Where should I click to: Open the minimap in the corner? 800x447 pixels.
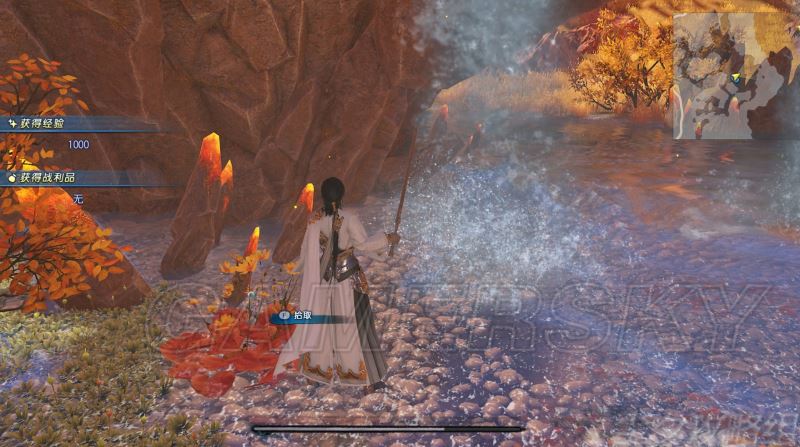pyautogui.click(x=733, y=74)
